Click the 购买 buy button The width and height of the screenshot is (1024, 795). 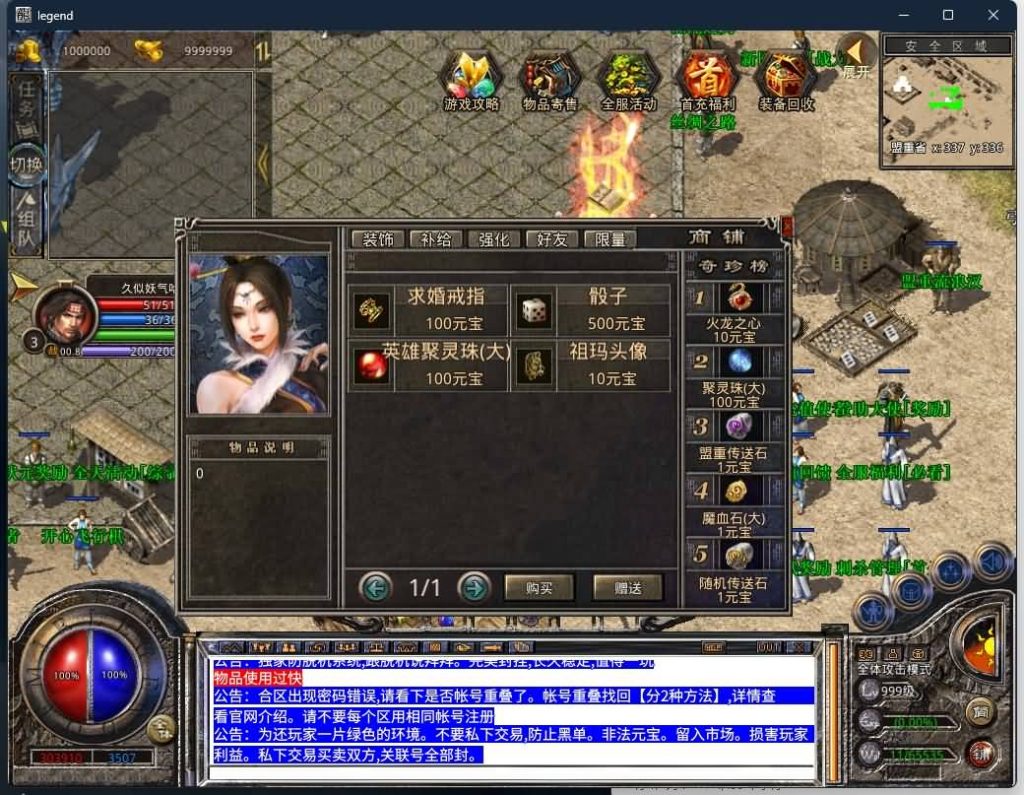539,588
